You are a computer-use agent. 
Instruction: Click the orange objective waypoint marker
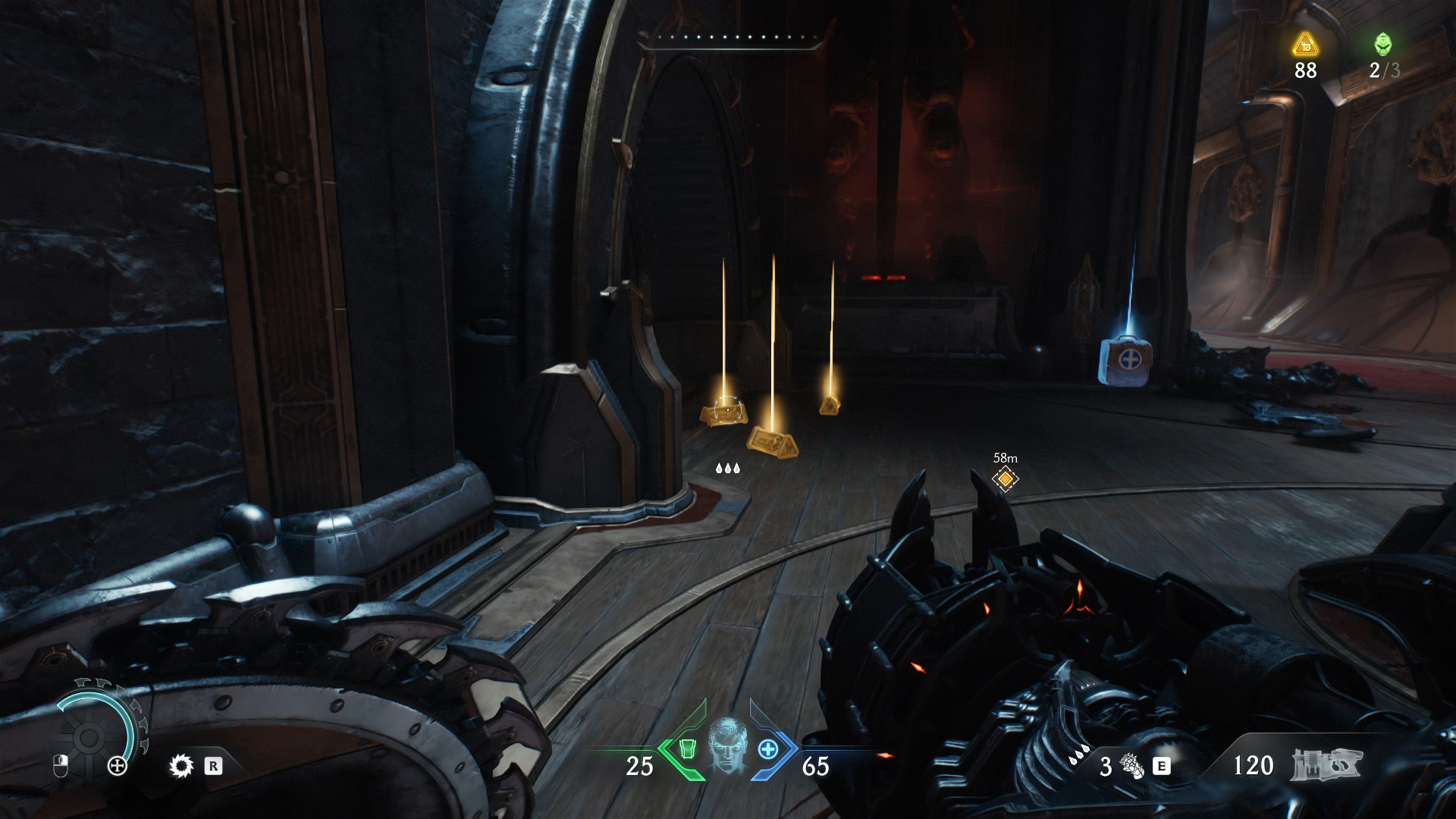(1005, 479)
